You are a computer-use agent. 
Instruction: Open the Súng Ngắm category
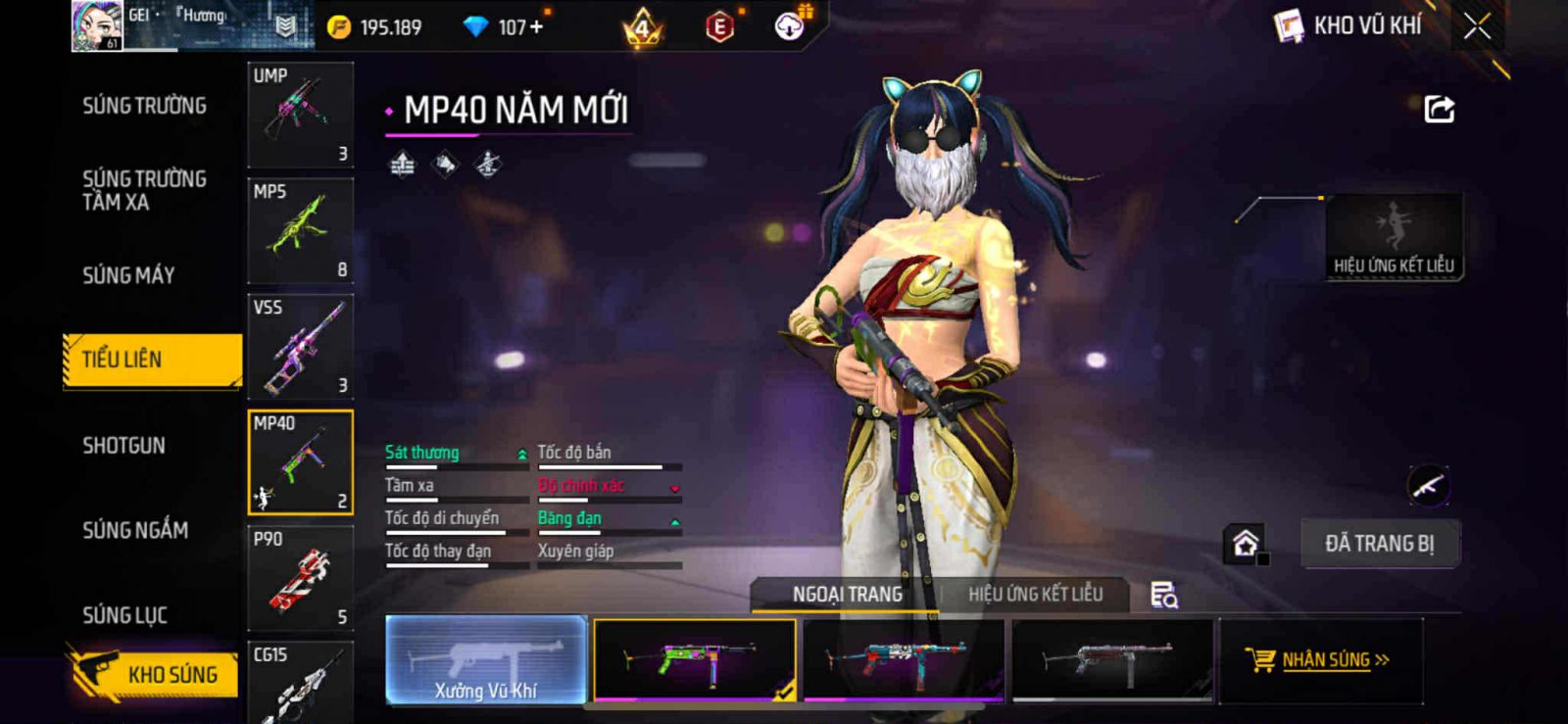135,530
